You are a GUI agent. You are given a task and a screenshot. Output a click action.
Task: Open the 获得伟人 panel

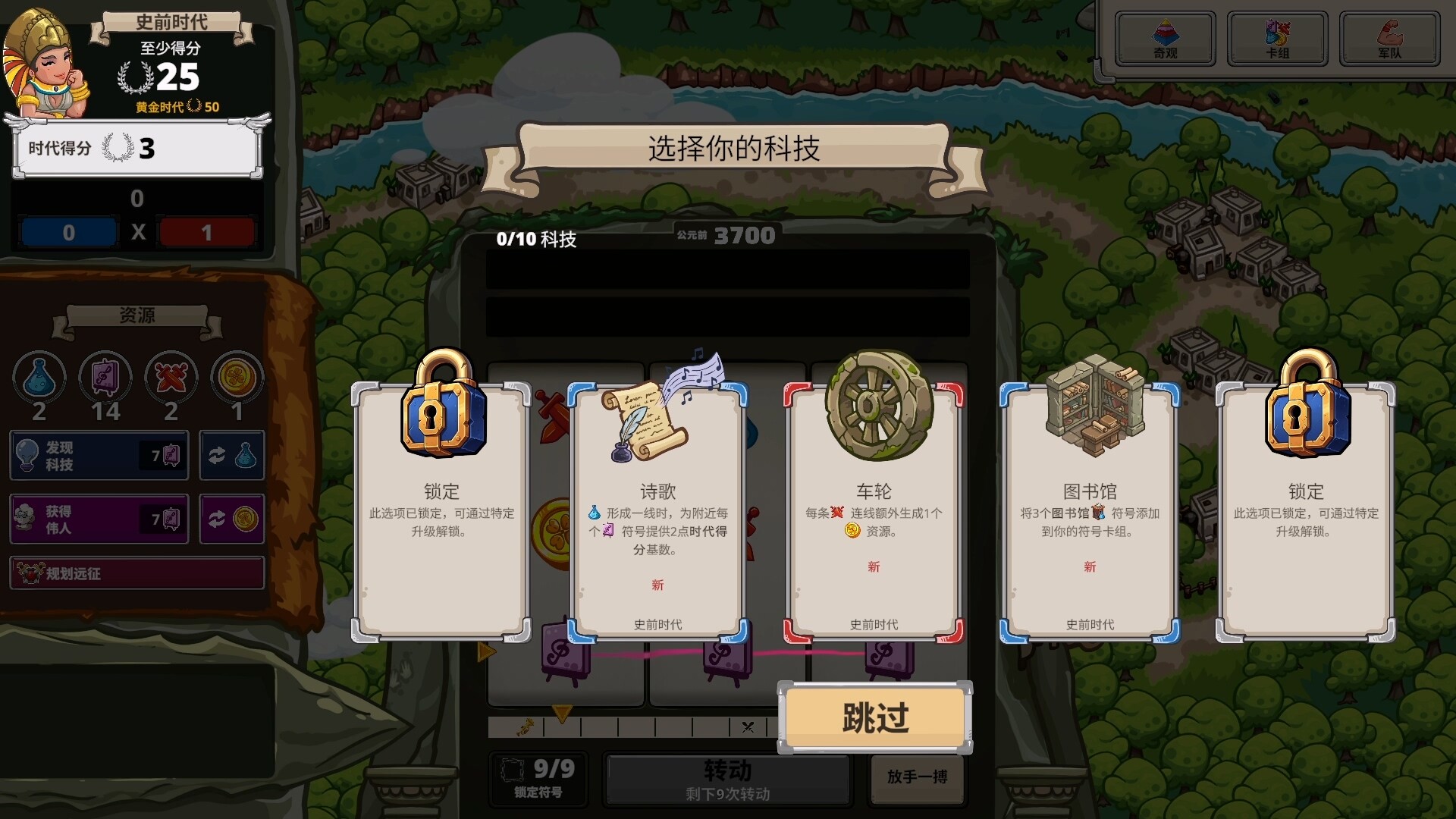(x=99, y=519)
